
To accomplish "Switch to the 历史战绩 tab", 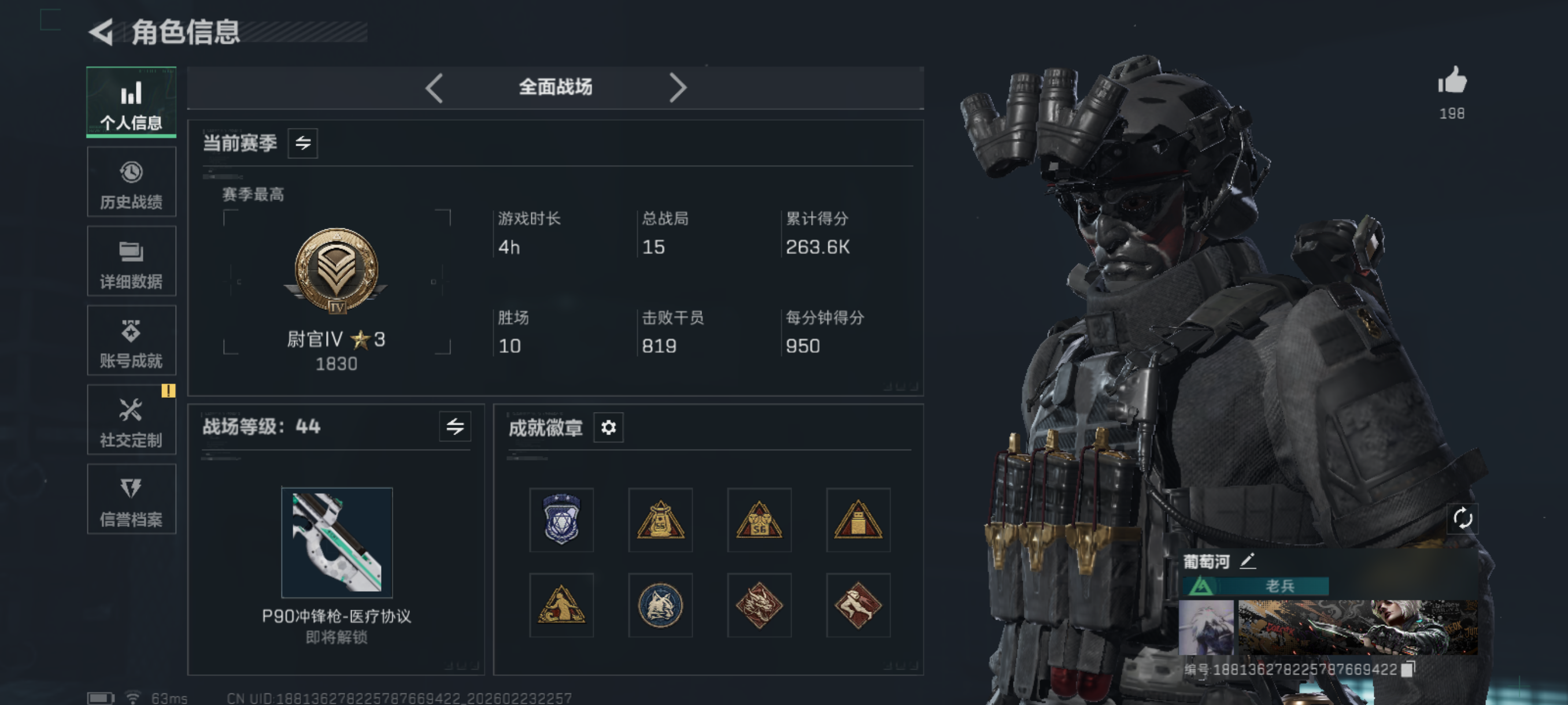I will pos(131,183).
